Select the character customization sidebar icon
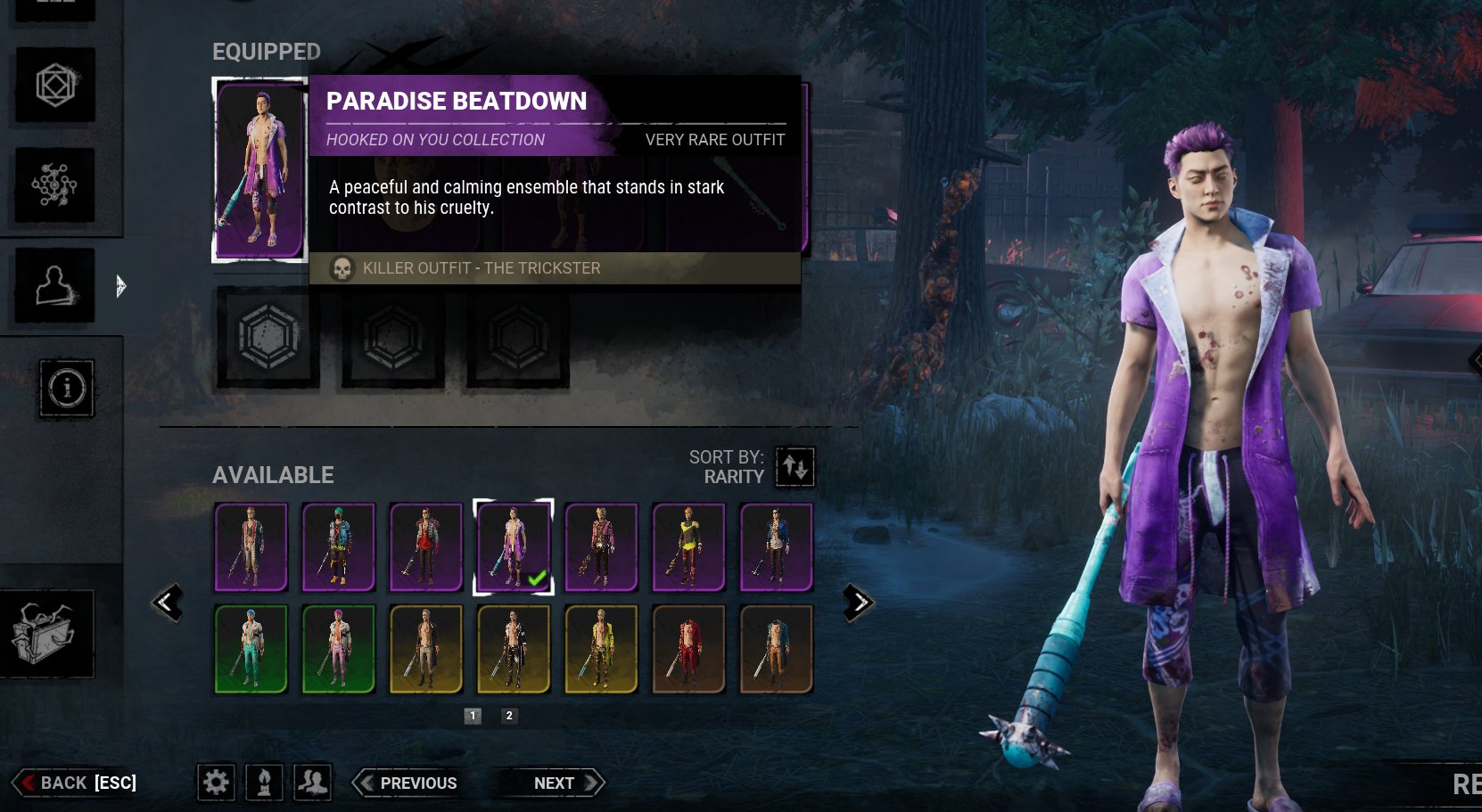1482x812 pixels. coord(54,285)
